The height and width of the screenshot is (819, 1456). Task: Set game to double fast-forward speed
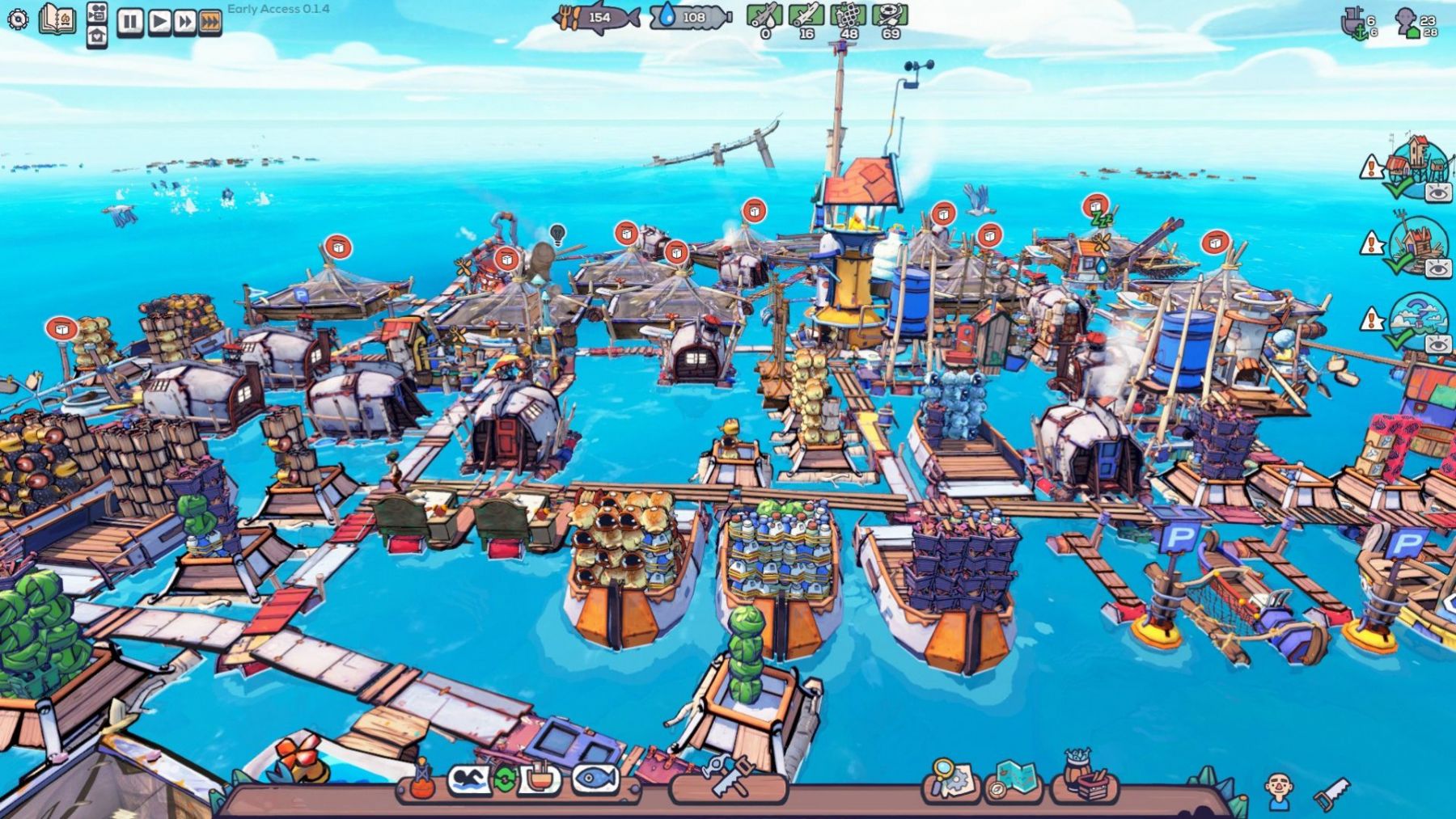tap(184, 22)
